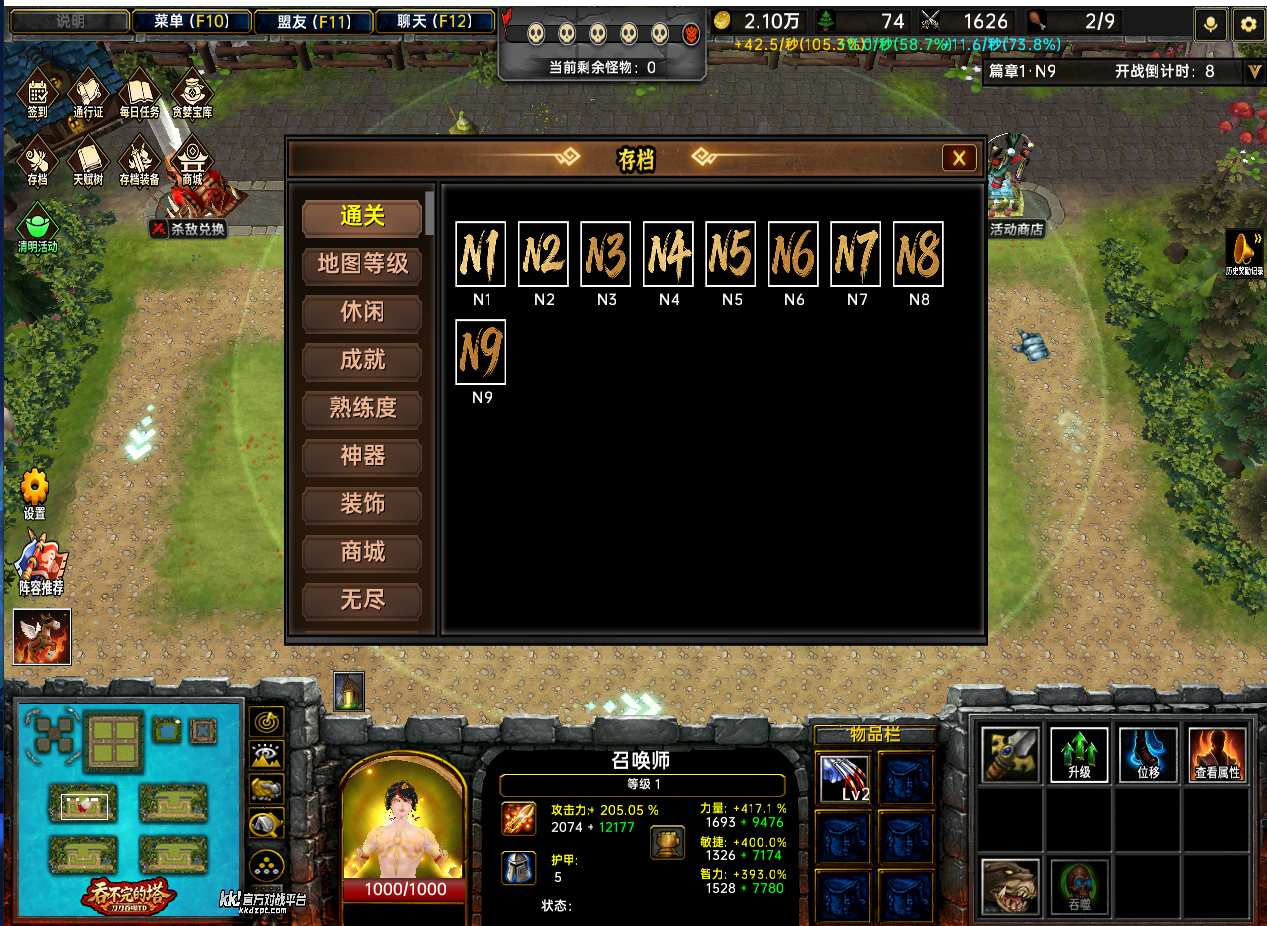Switch to the 地图等级 tab

[x=362, y=264]
